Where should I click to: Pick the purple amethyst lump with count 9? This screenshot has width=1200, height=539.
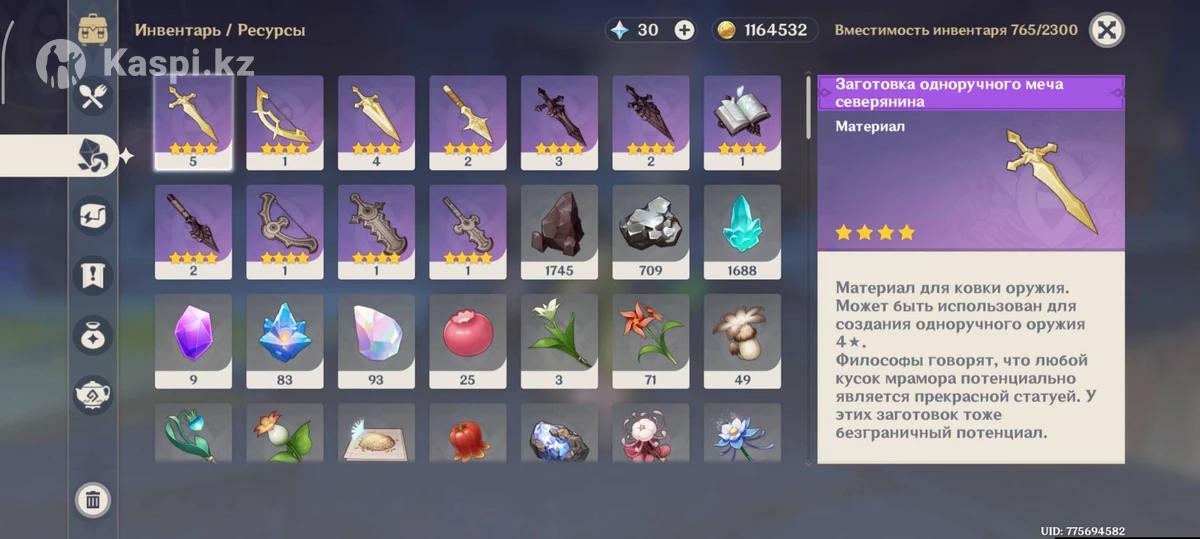[x=193, y=340]
